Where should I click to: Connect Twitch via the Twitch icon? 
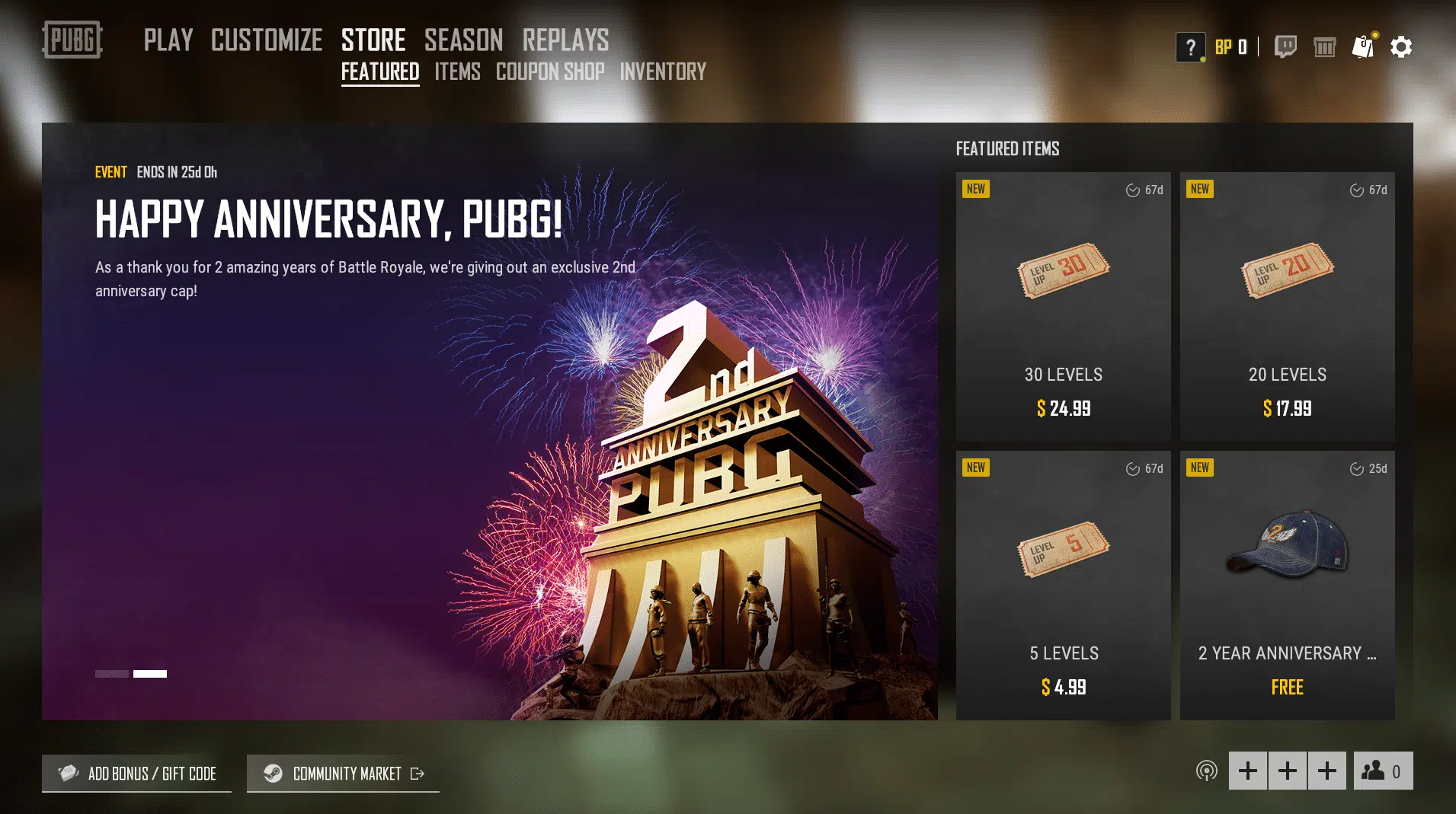1286,46
